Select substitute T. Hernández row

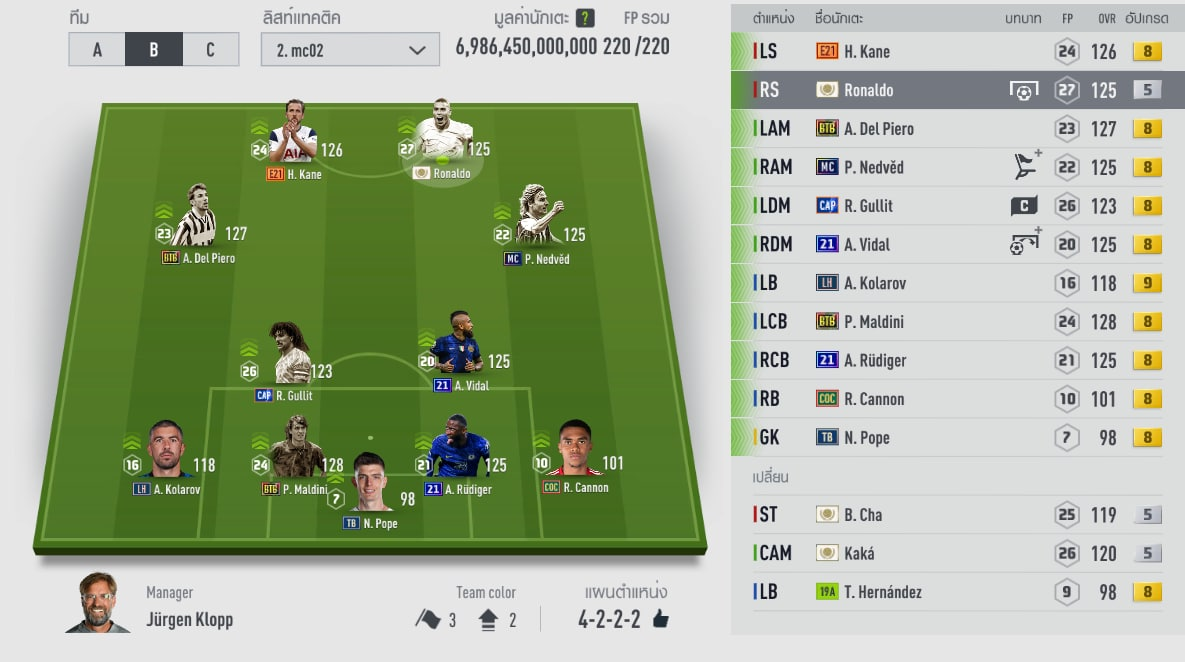tap(946, 592)
